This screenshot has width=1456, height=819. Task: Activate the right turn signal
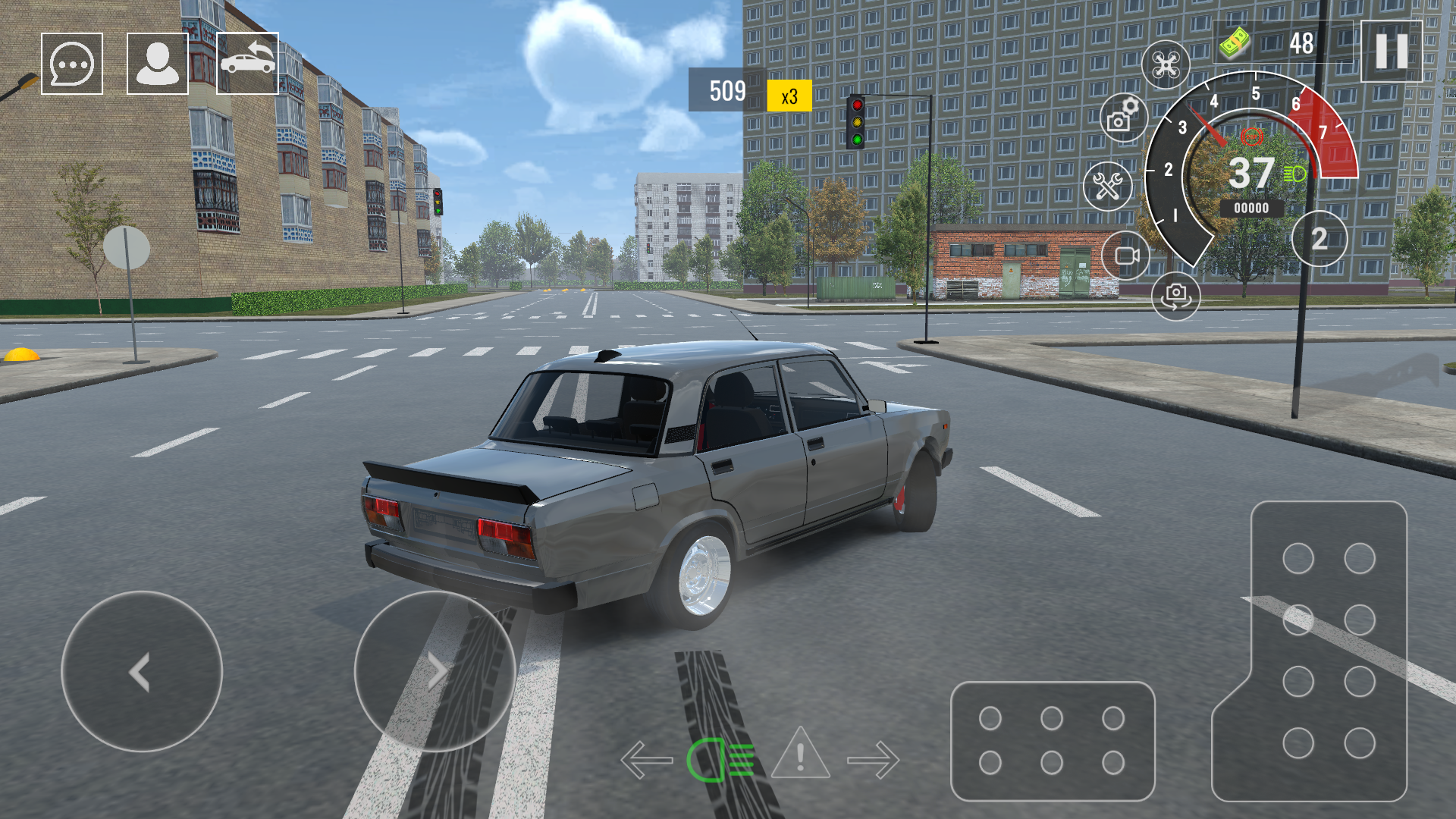874,758
